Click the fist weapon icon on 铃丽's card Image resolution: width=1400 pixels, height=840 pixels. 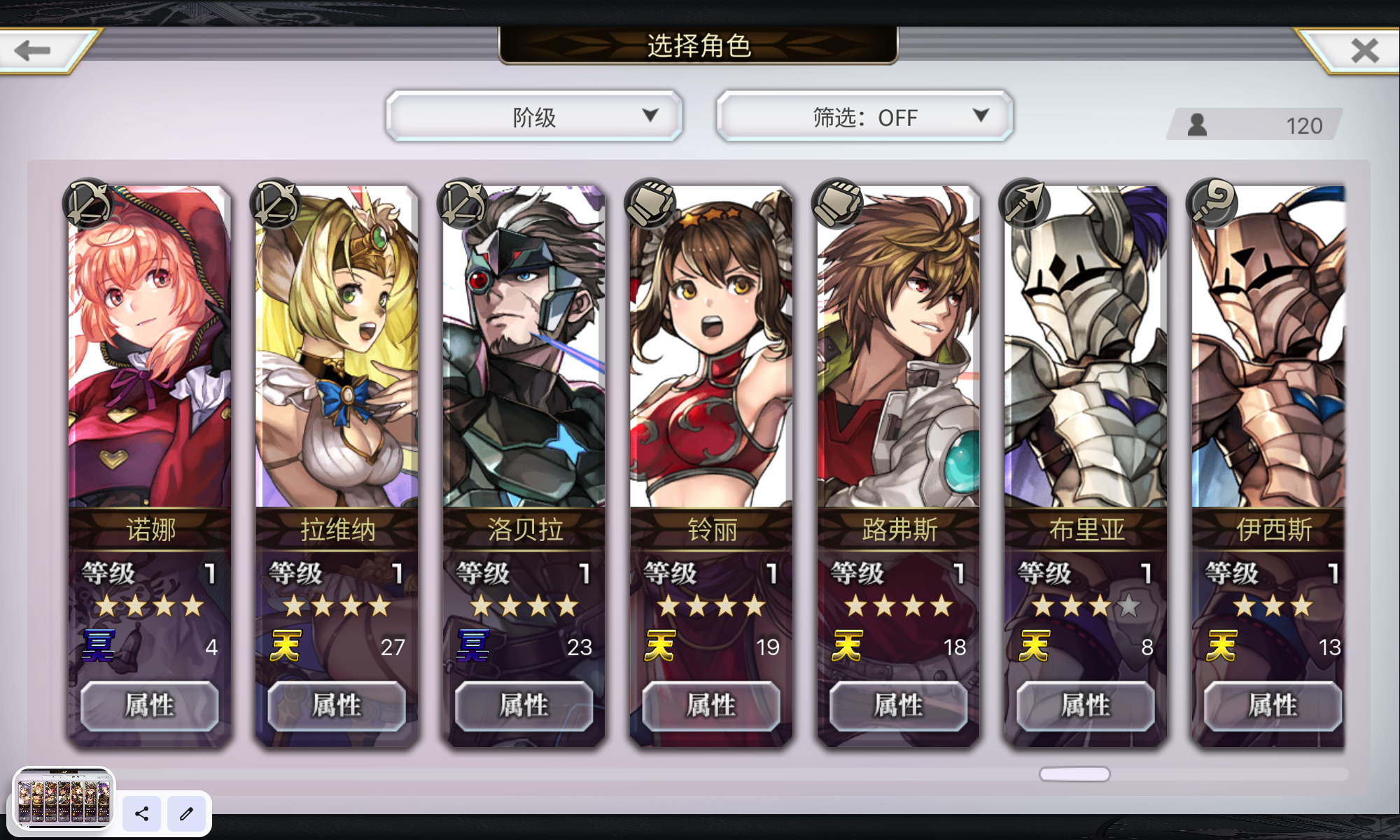649,204
